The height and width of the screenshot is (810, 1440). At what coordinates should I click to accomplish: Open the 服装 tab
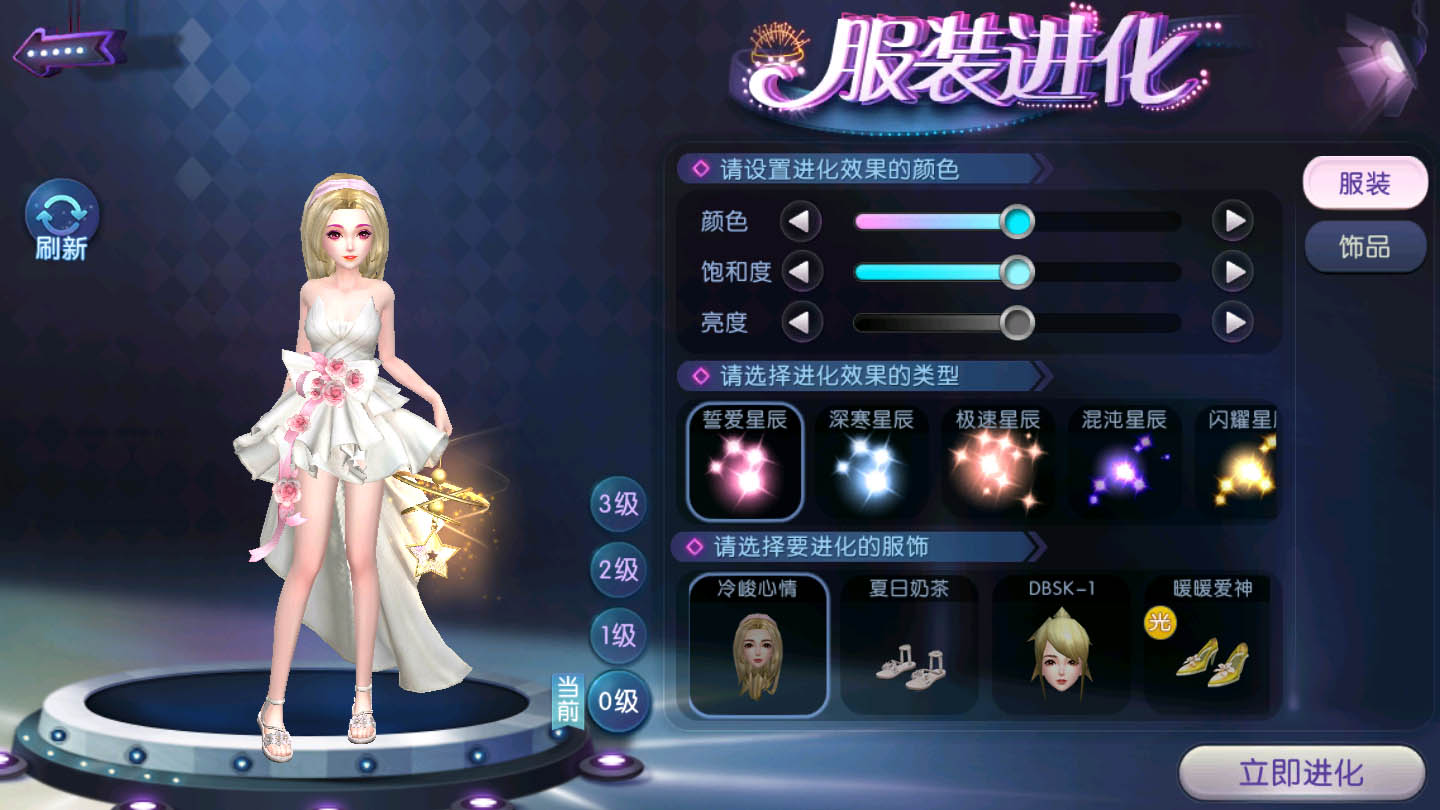[1365, 184]
